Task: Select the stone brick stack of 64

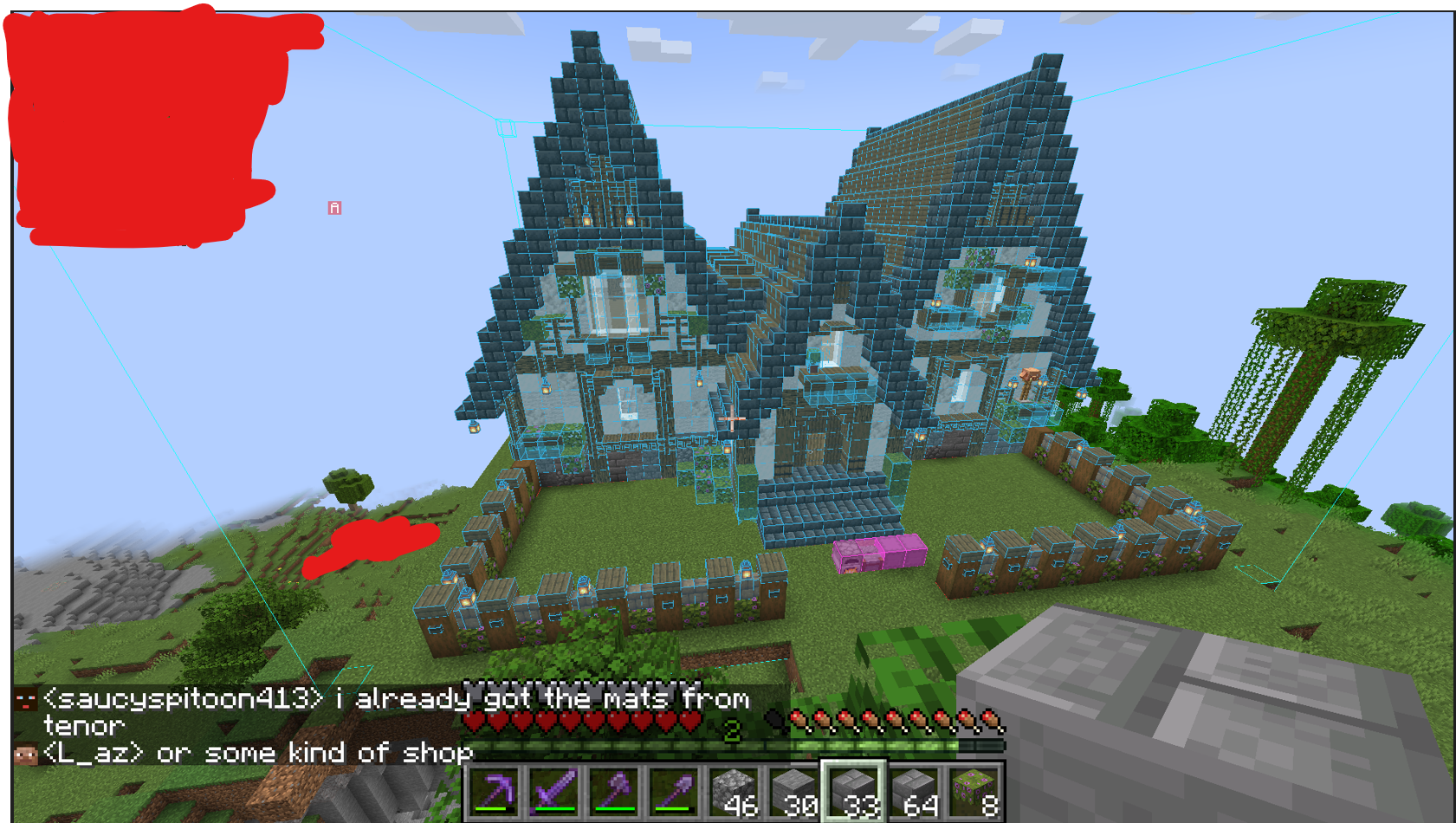Action: pyautogui.click(x=916, y=791)
